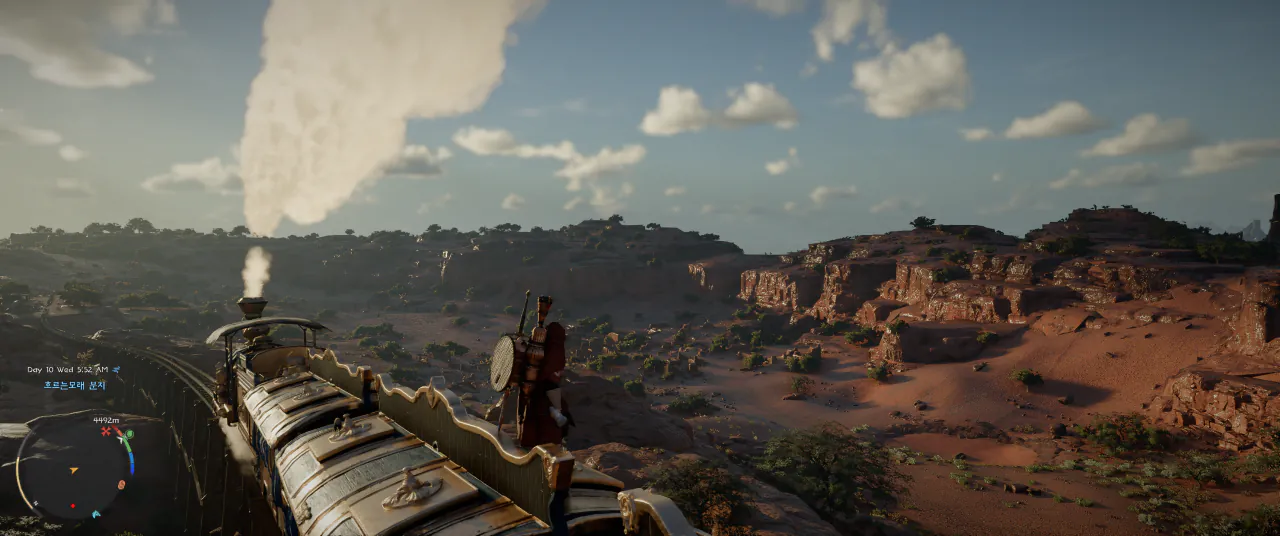Viewport: 1280px width, 536px height.
Task: Select the orange marker on minimap edge
Action: coord(121,485)
